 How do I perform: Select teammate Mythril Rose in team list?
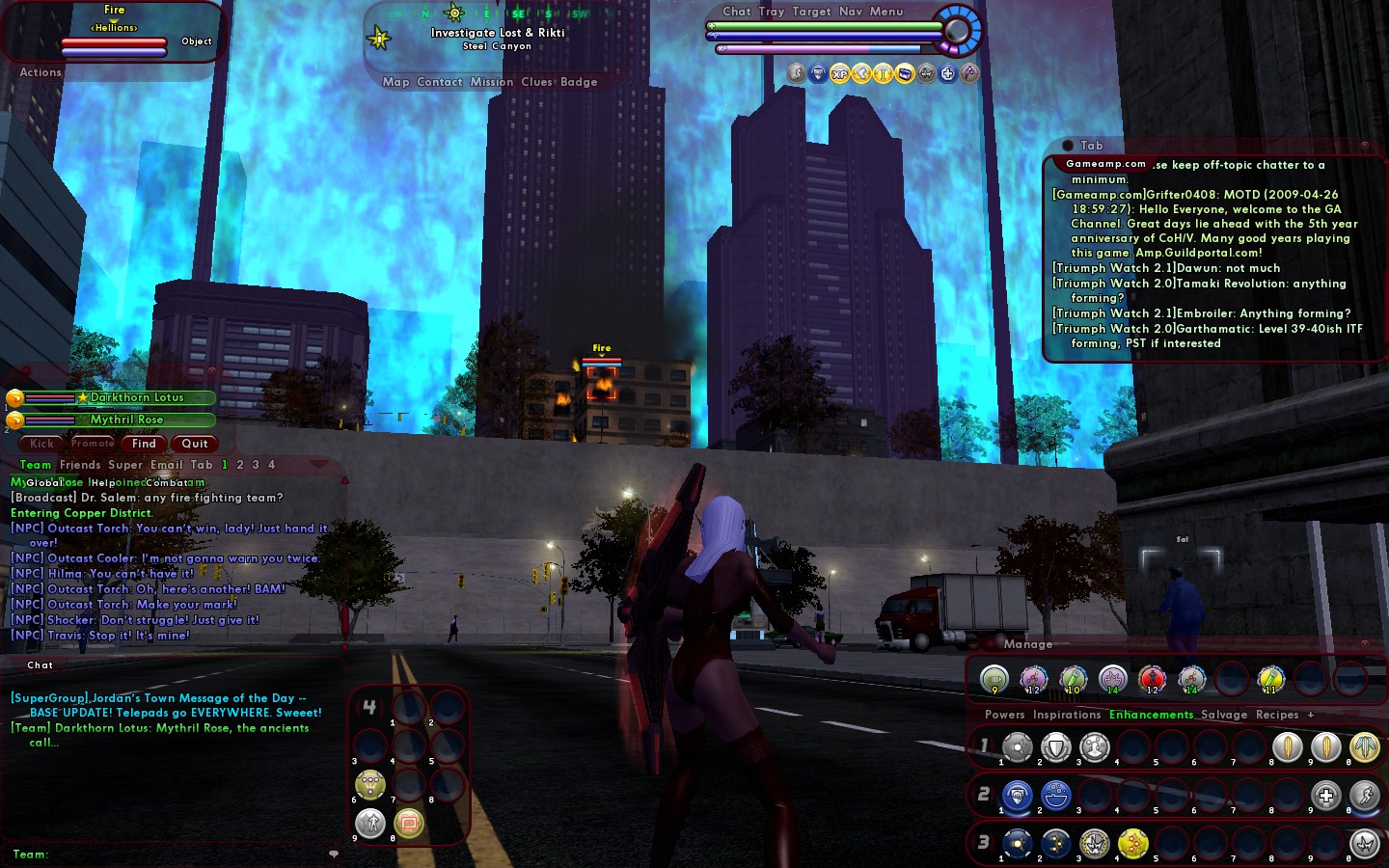tap(126, 420)
